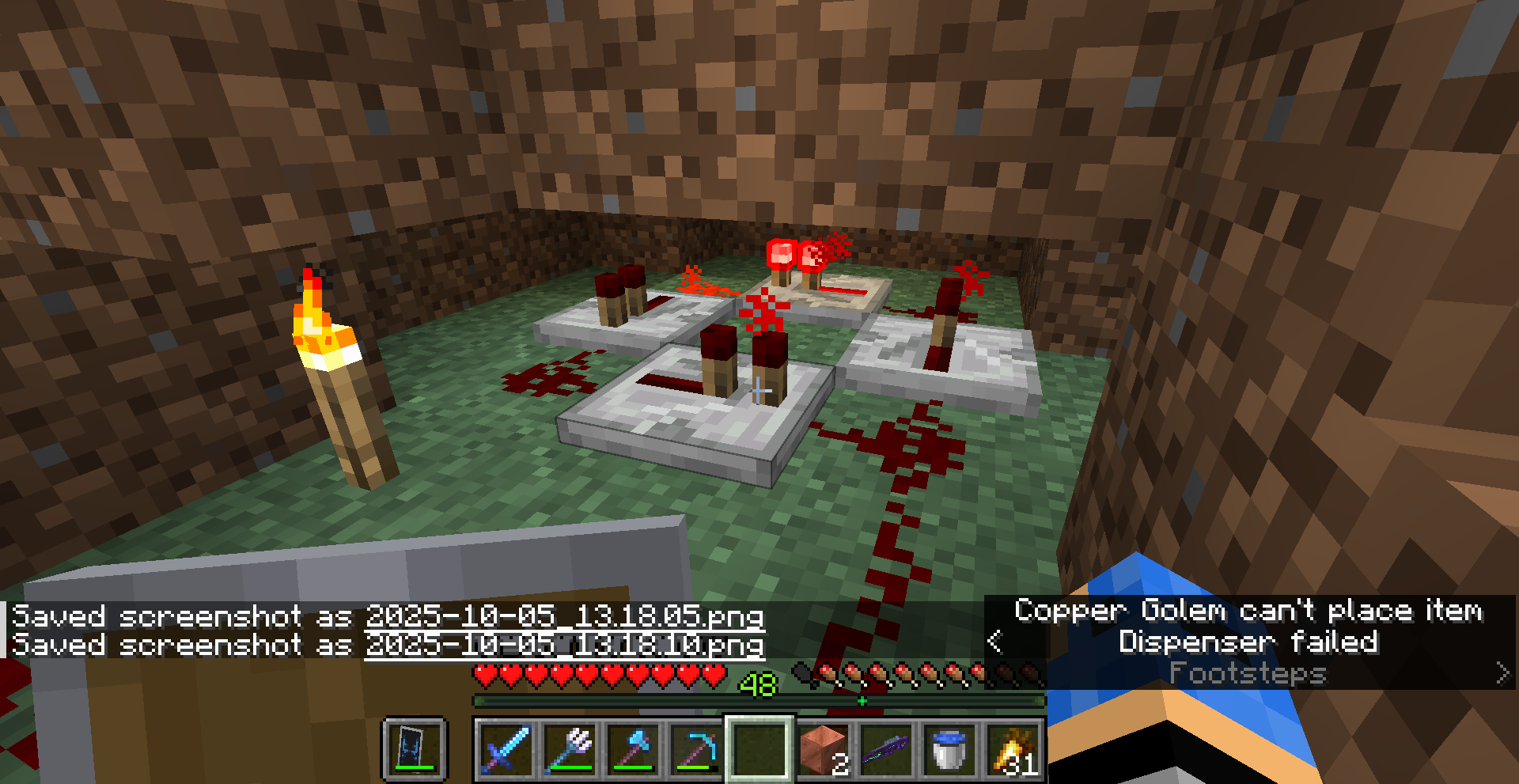The height and width of the screenshot is (784, 1519).
Task: Select the copper block stack slot
Action: pyautogui.click(x=822, y=749)
